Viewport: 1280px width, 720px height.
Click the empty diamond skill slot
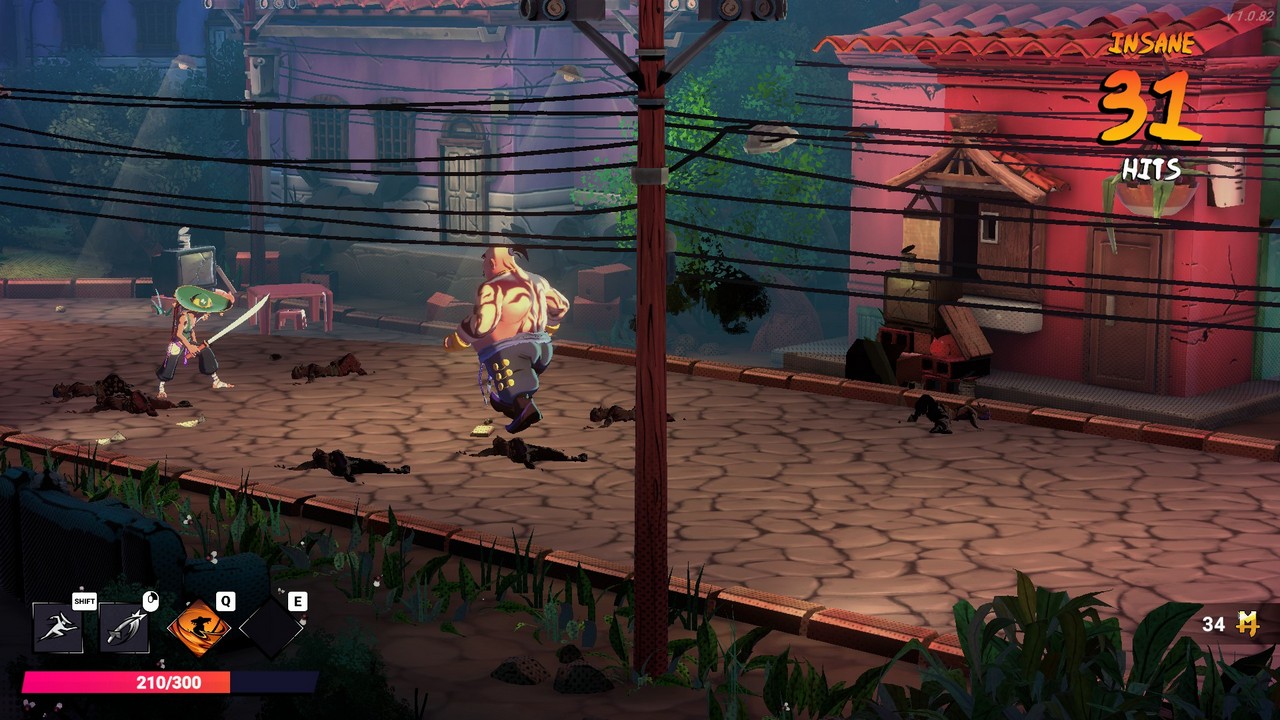(271, 628)
